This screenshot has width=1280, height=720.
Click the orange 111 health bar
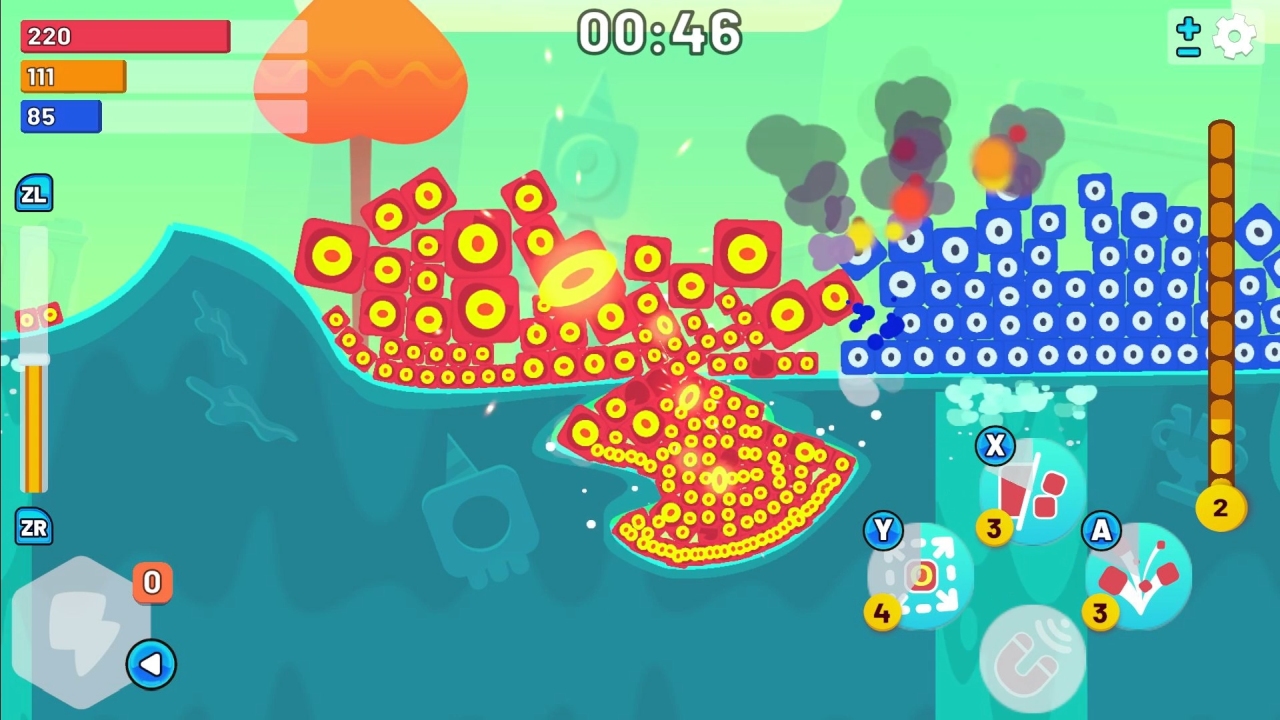tap(72, 76)
